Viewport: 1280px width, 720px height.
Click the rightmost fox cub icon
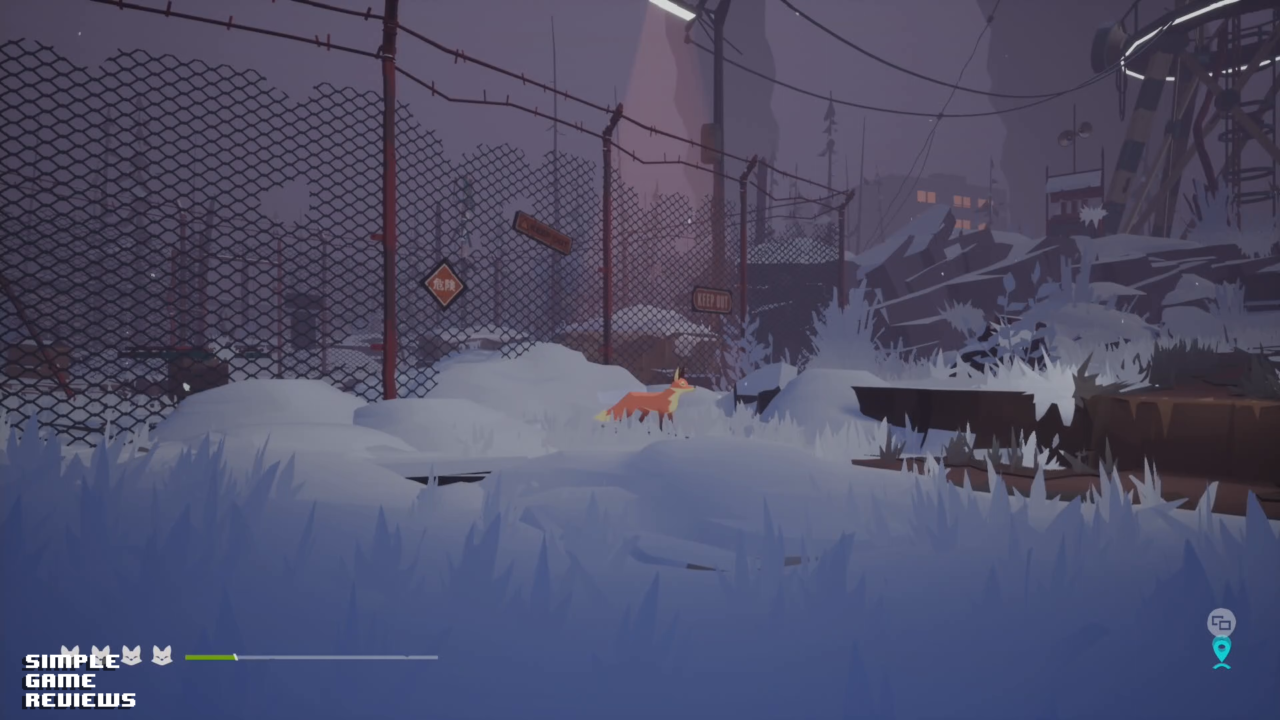162,656
